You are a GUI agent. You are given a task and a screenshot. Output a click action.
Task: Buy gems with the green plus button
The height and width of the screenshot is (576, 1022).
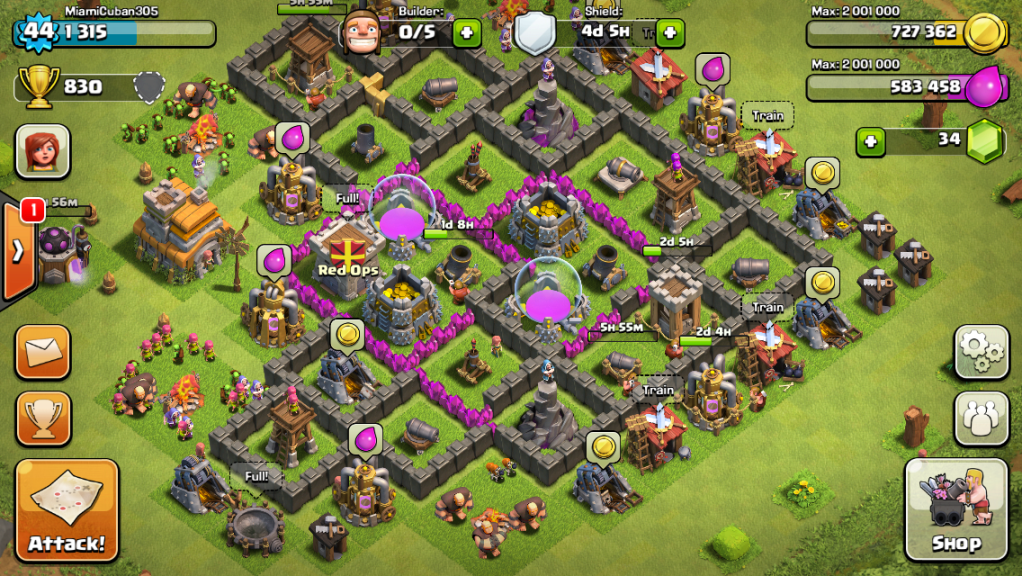[871, 142]
